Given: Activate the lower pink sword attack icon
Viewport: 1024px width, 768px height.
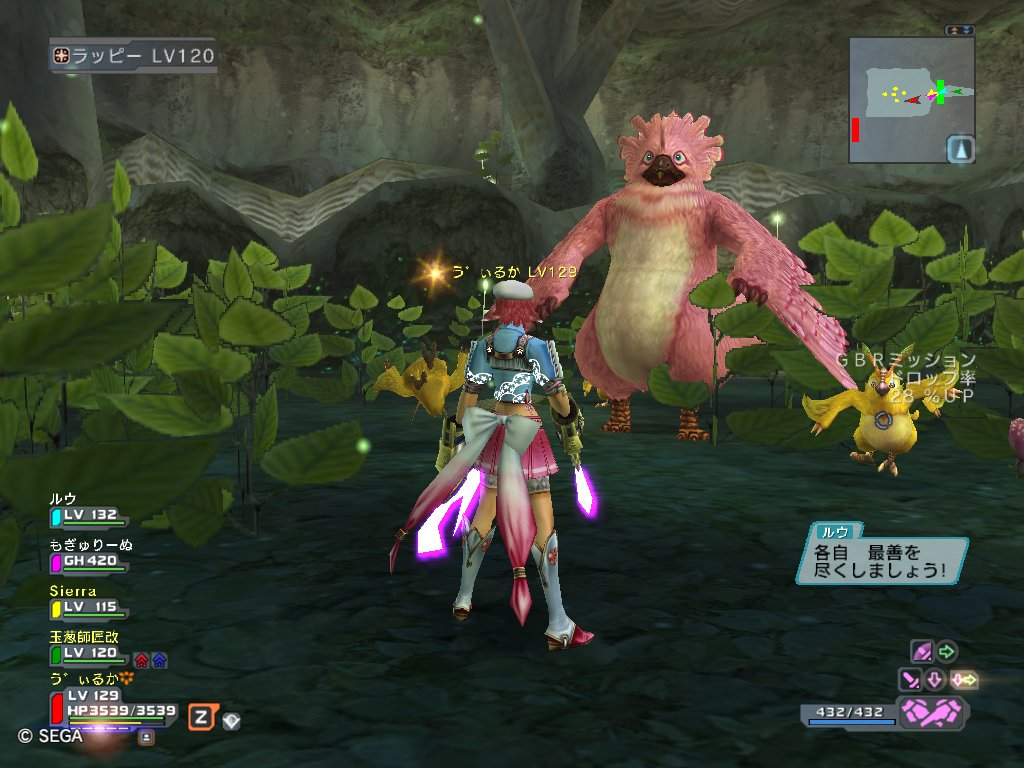Looking at the screenshot, I should (x=911, y=680).
